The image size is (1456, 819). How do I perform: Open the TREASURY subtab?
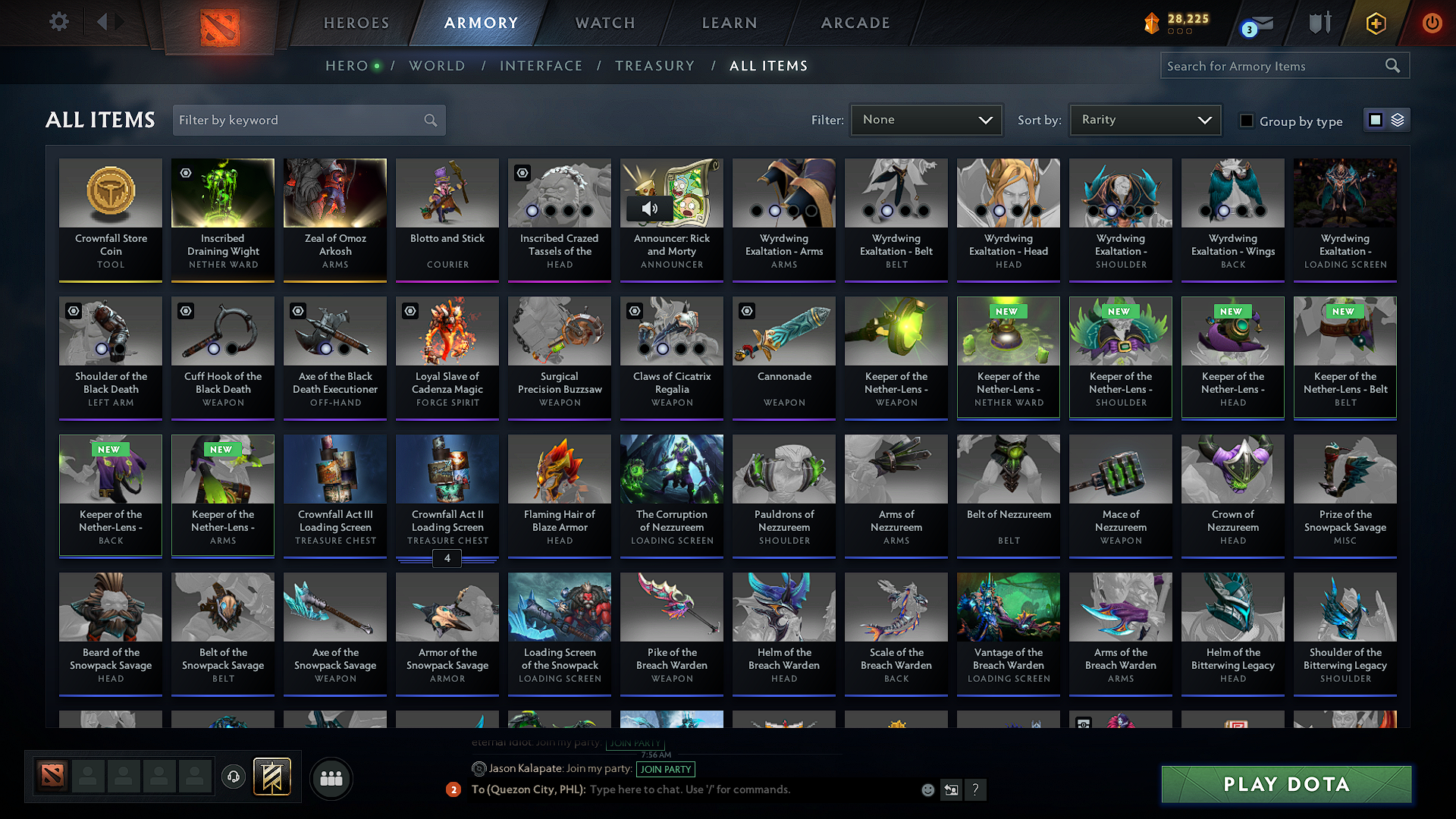(655, 66)
